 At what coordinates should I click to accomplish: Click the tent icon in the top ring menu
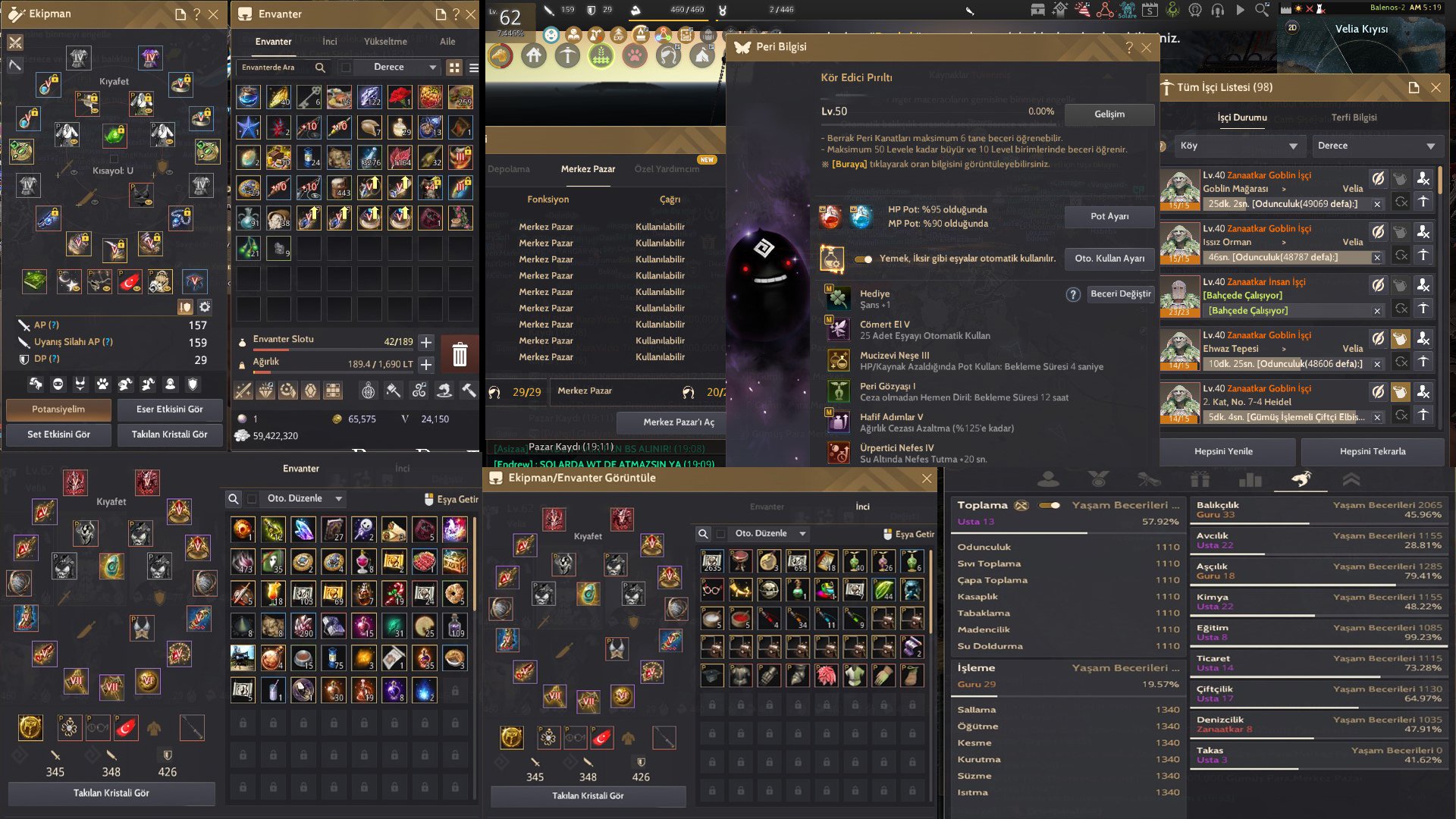click(x=701, y=55)
